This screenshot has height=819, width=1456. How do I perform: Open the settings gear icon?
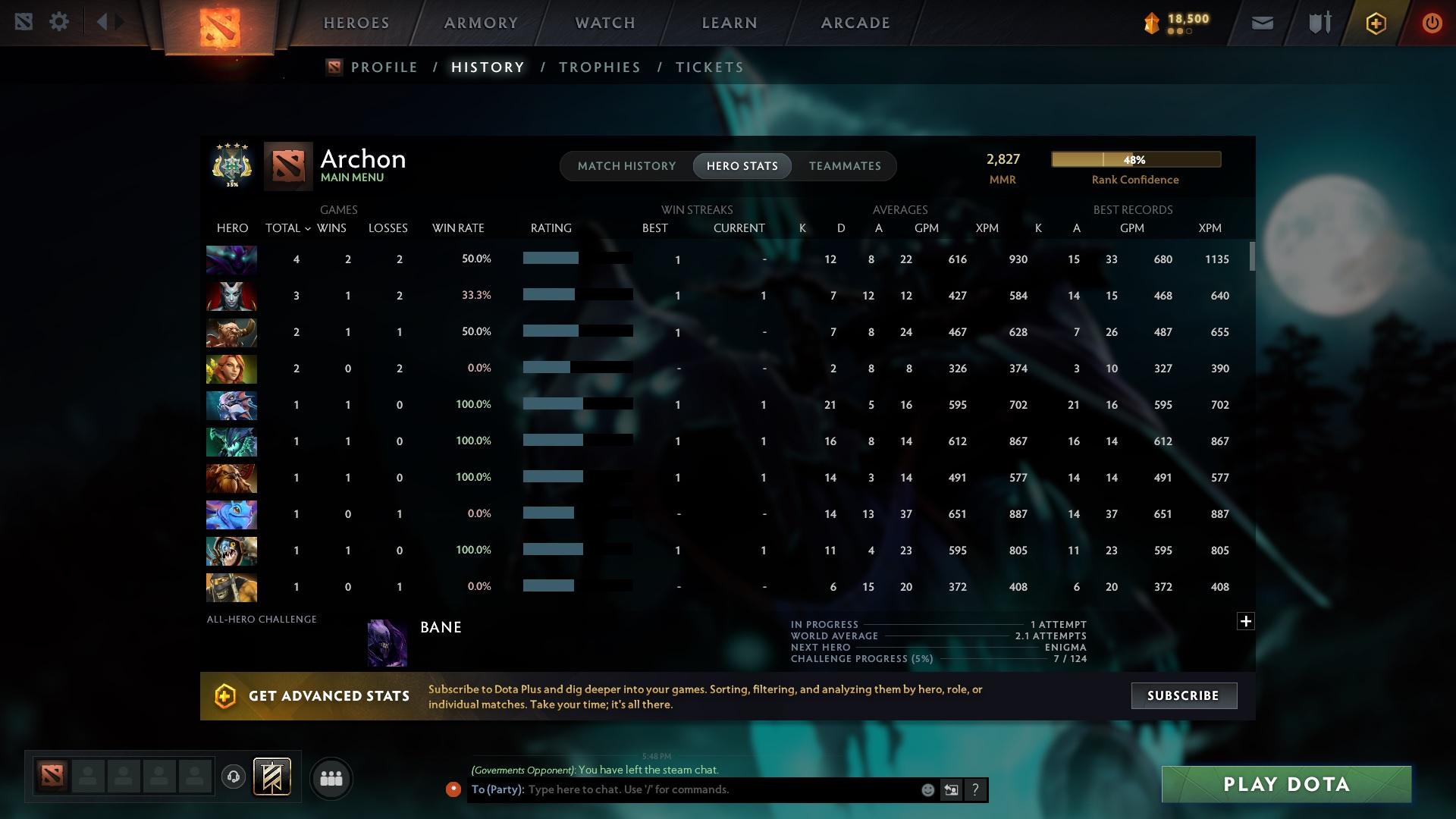pyautogui.click(x=58, y=21)
